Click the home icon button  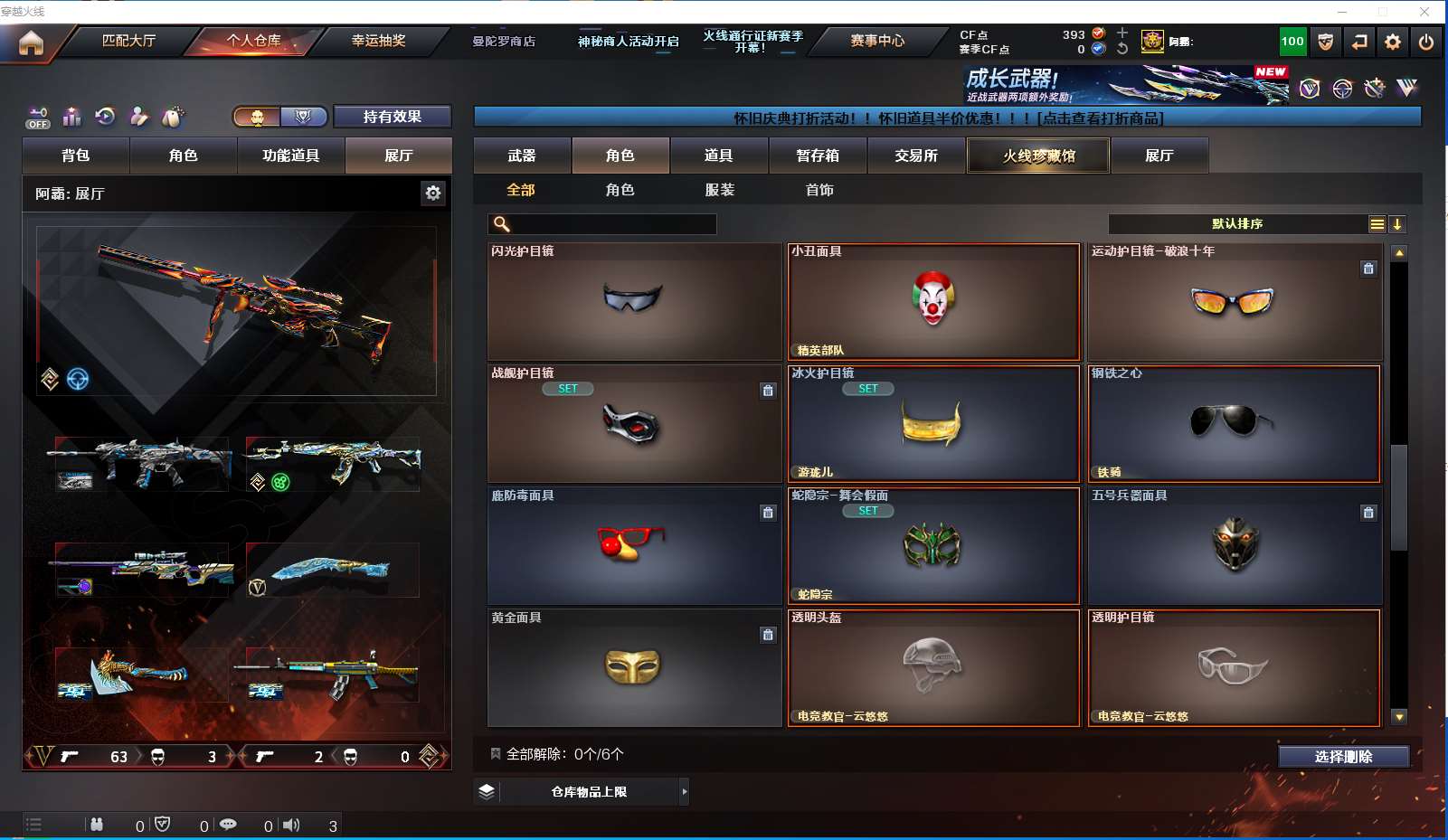coord(31,42)
